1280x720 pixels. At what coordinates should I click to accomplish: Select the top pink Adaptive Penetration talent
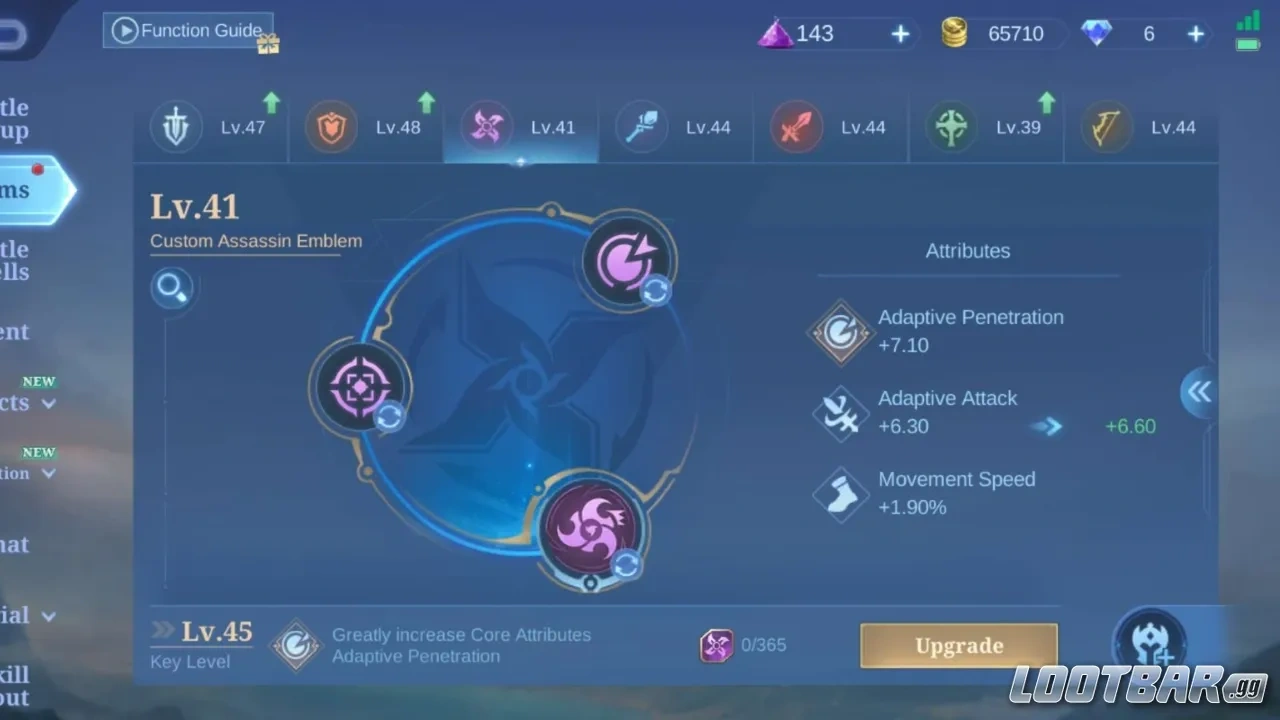(627, 260)
